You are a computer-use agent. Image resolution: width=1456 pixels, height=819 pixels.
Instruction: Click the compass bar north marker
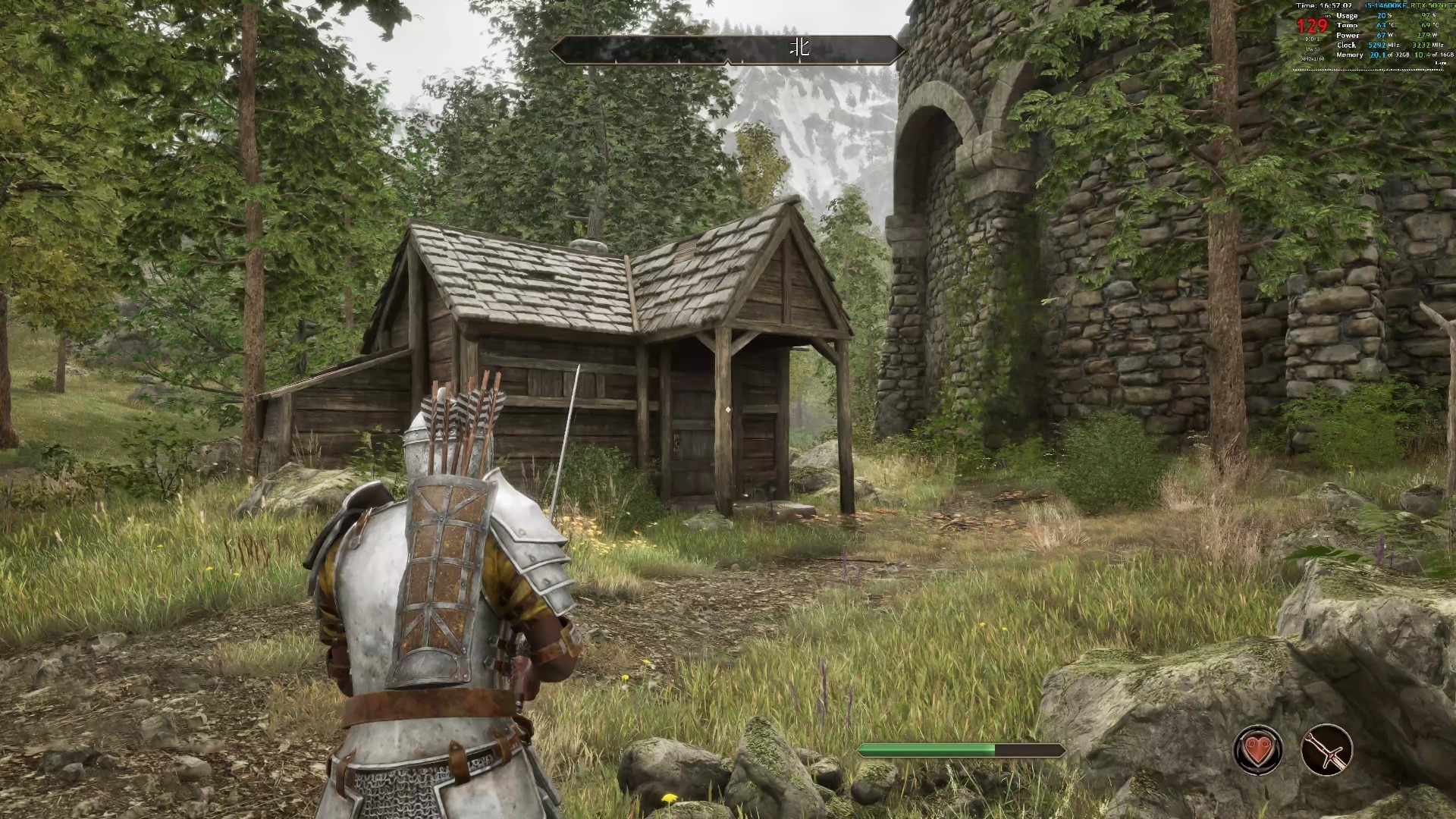tap(800, 49)
